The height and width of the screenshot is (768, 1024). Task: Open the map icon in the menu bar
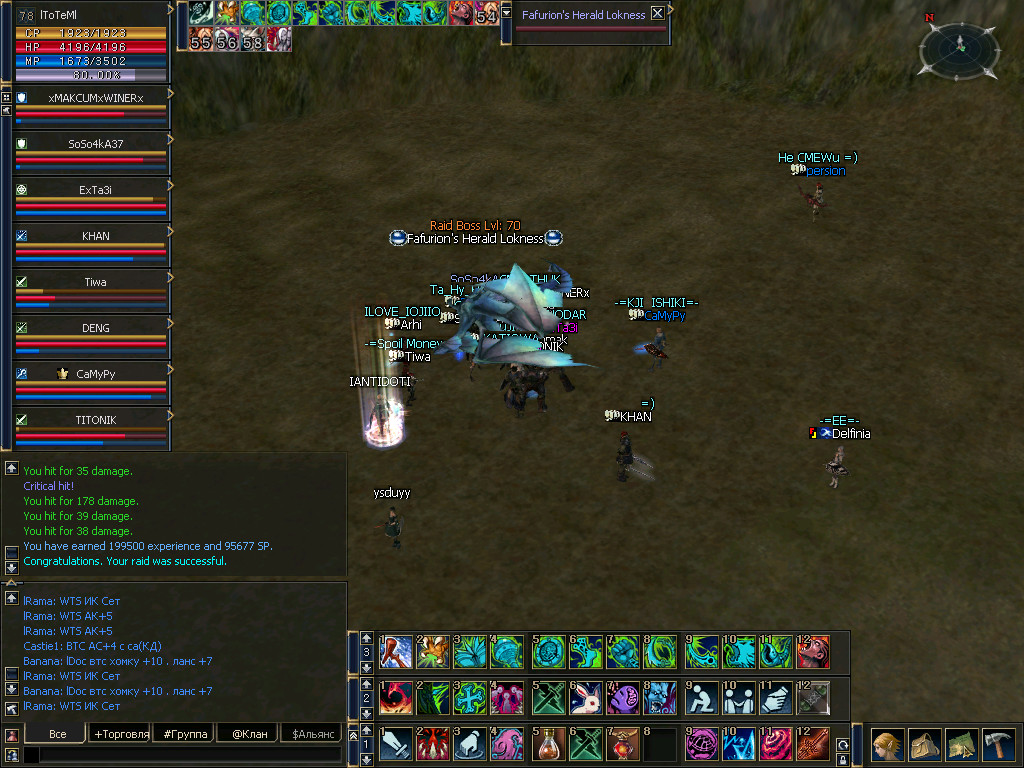[961, 745]
